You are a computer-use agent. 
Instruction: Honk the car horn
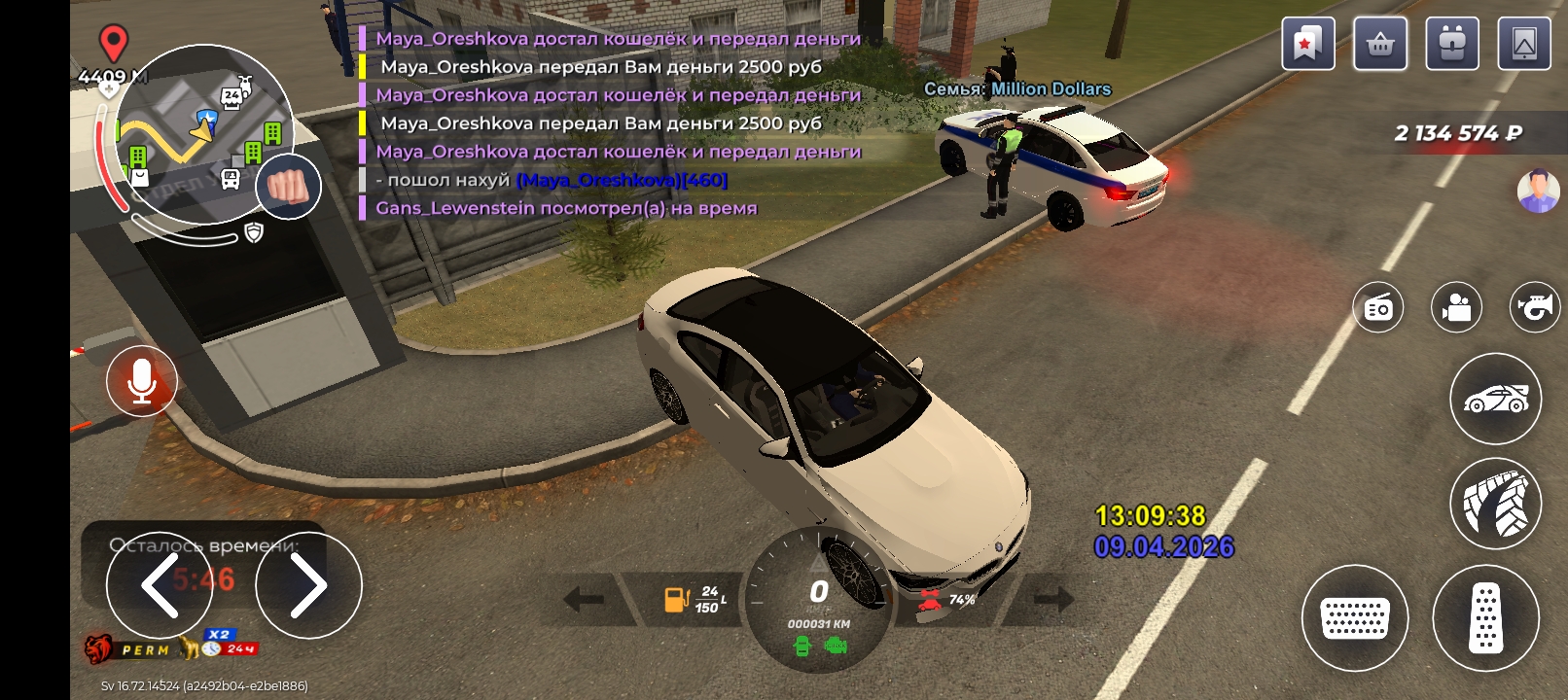[x=1534, y=308]
